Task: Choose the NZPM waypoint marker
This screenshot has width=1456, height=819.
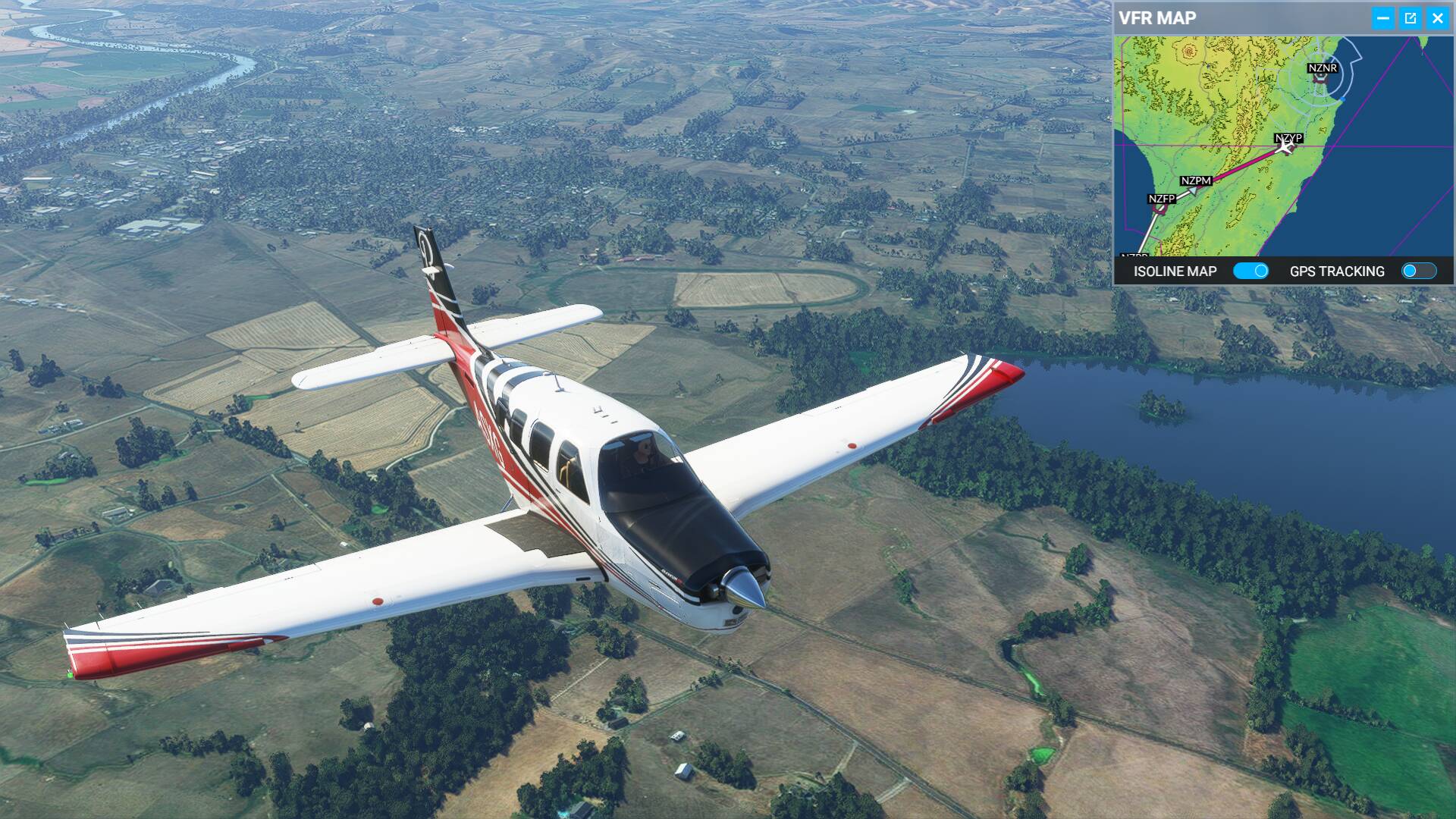Action: (1195, 181)
